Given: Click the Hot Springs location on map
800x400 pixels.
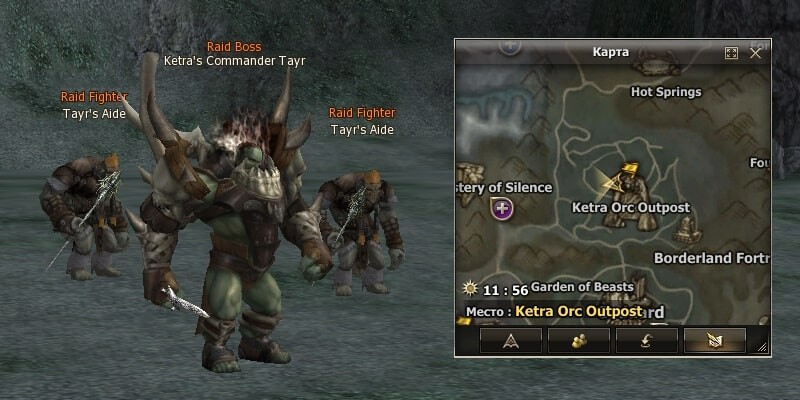Looking at the screenshot, I should pos(666,92).
